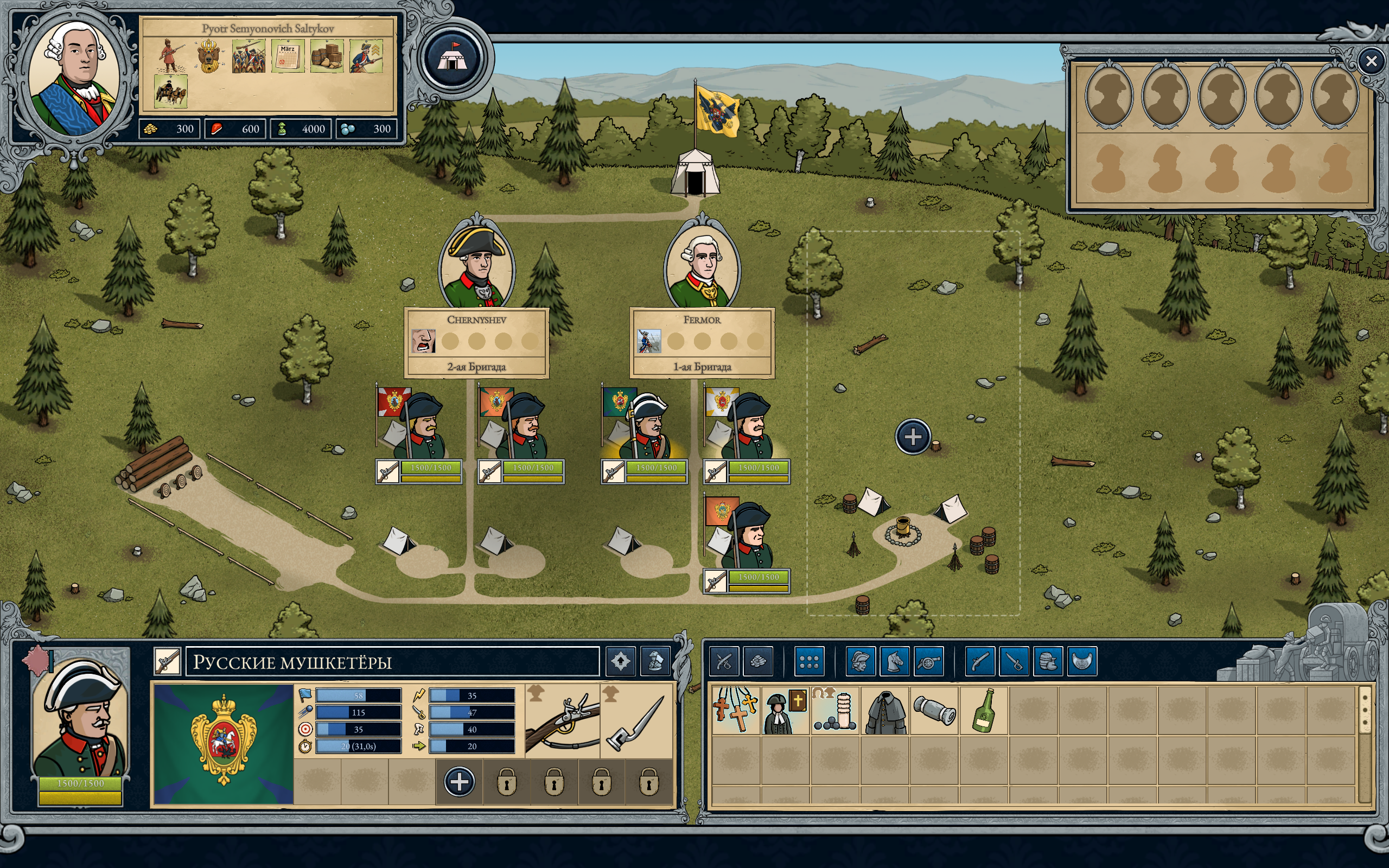Click the unit upgrade arrow button
This screenshot has height=868, width=1389.
click(620, 661)
